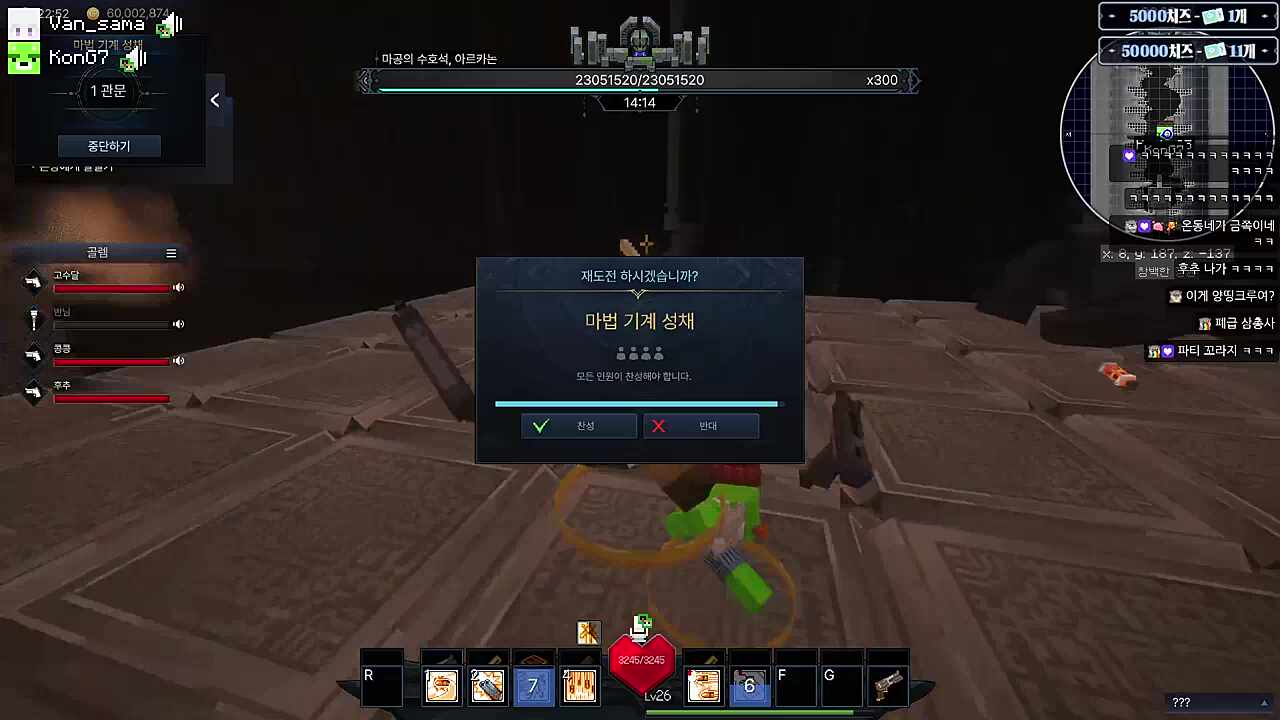Collapse the gate panel with the arrow
The image size is (1280, 720).
(x=215, y=100)
